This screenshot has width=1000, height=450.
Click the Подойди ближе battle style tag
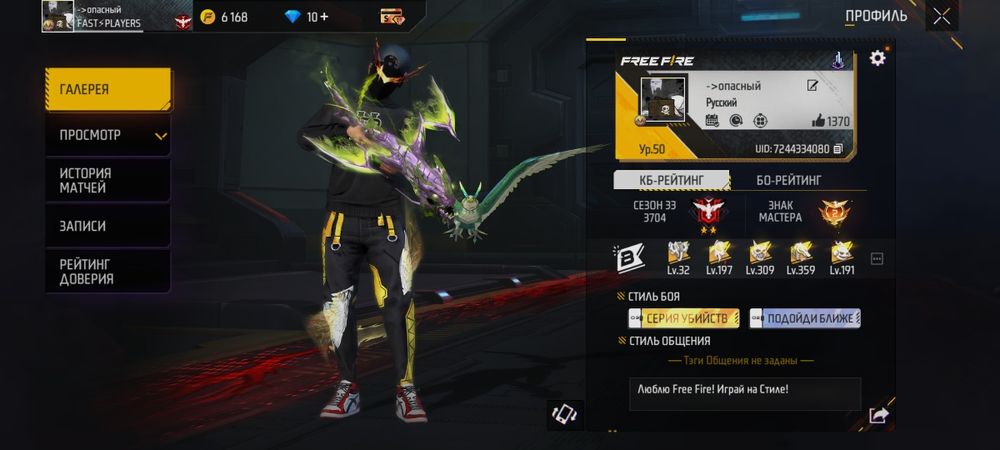(805, 318)
